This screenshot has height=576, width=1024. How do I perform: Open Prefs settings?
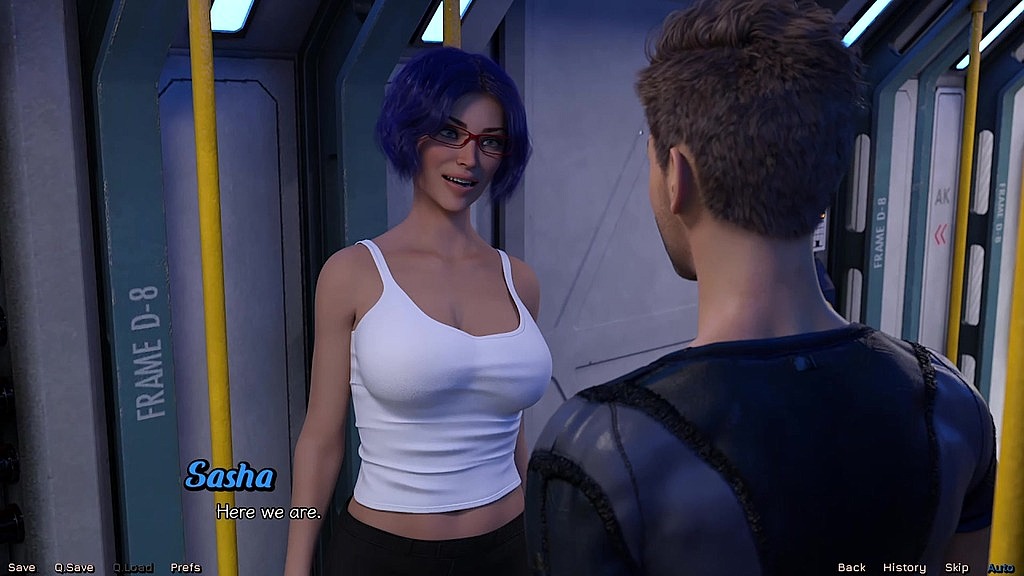click(x=185, y=568)
